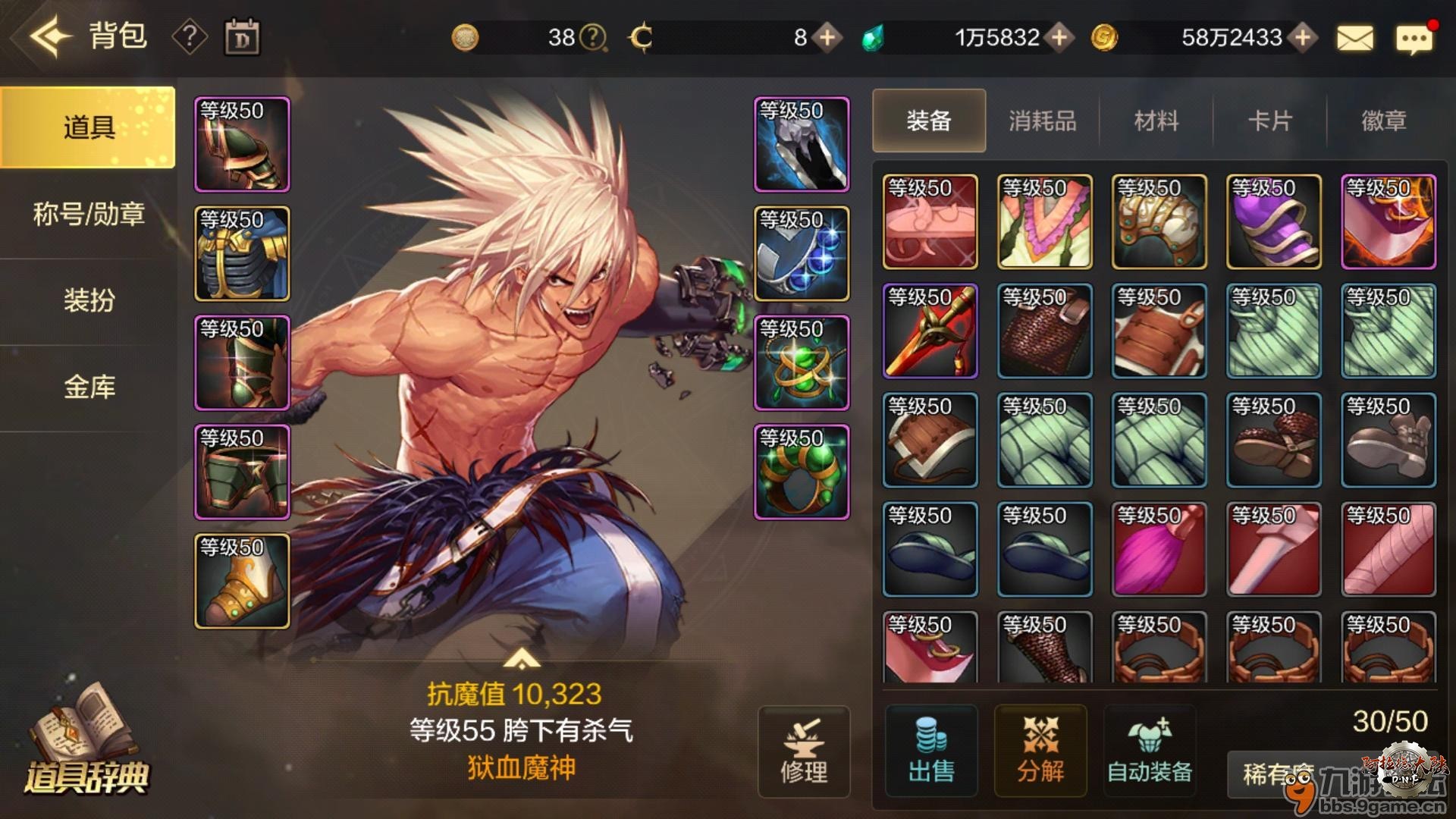This screenshot has height=819, width=1456.
Task: Open the 道具辞典 item dictionary book
Action: point(86,739)
